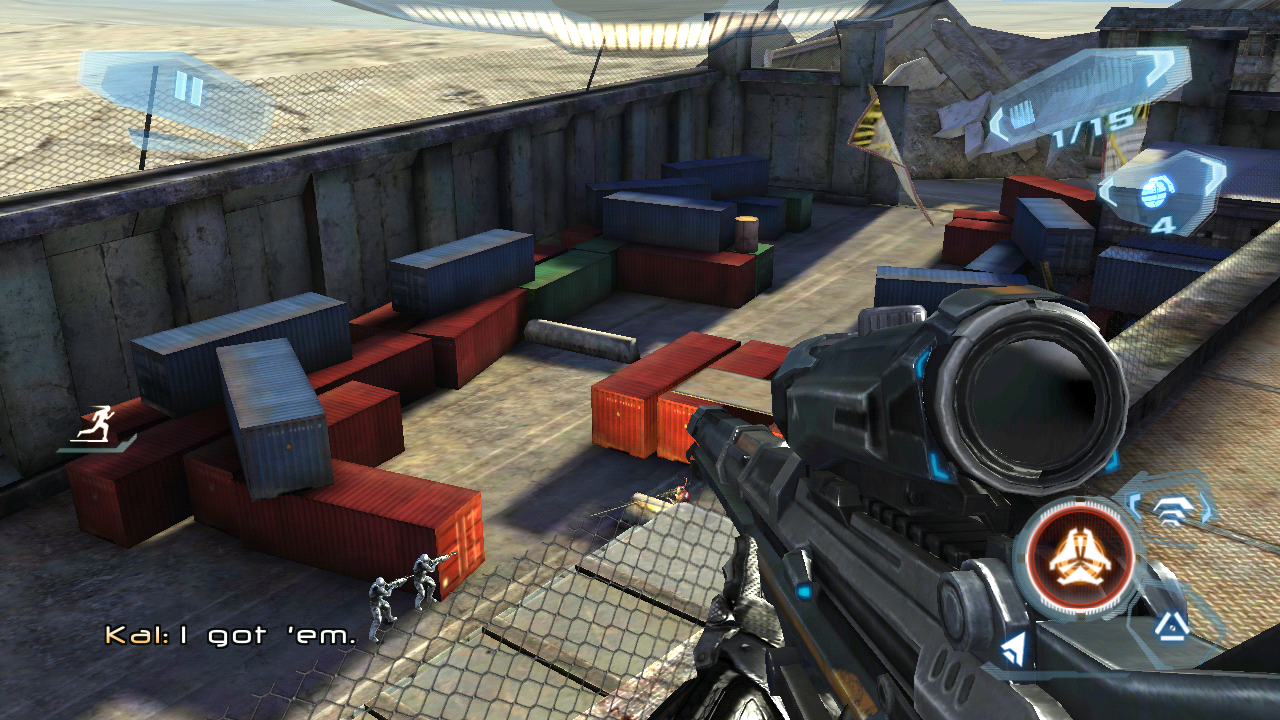The width and height of the screenshot is (1280, 720).
Task: Throw a grenade using the grenade button
Action: (x=1159, y=194)
